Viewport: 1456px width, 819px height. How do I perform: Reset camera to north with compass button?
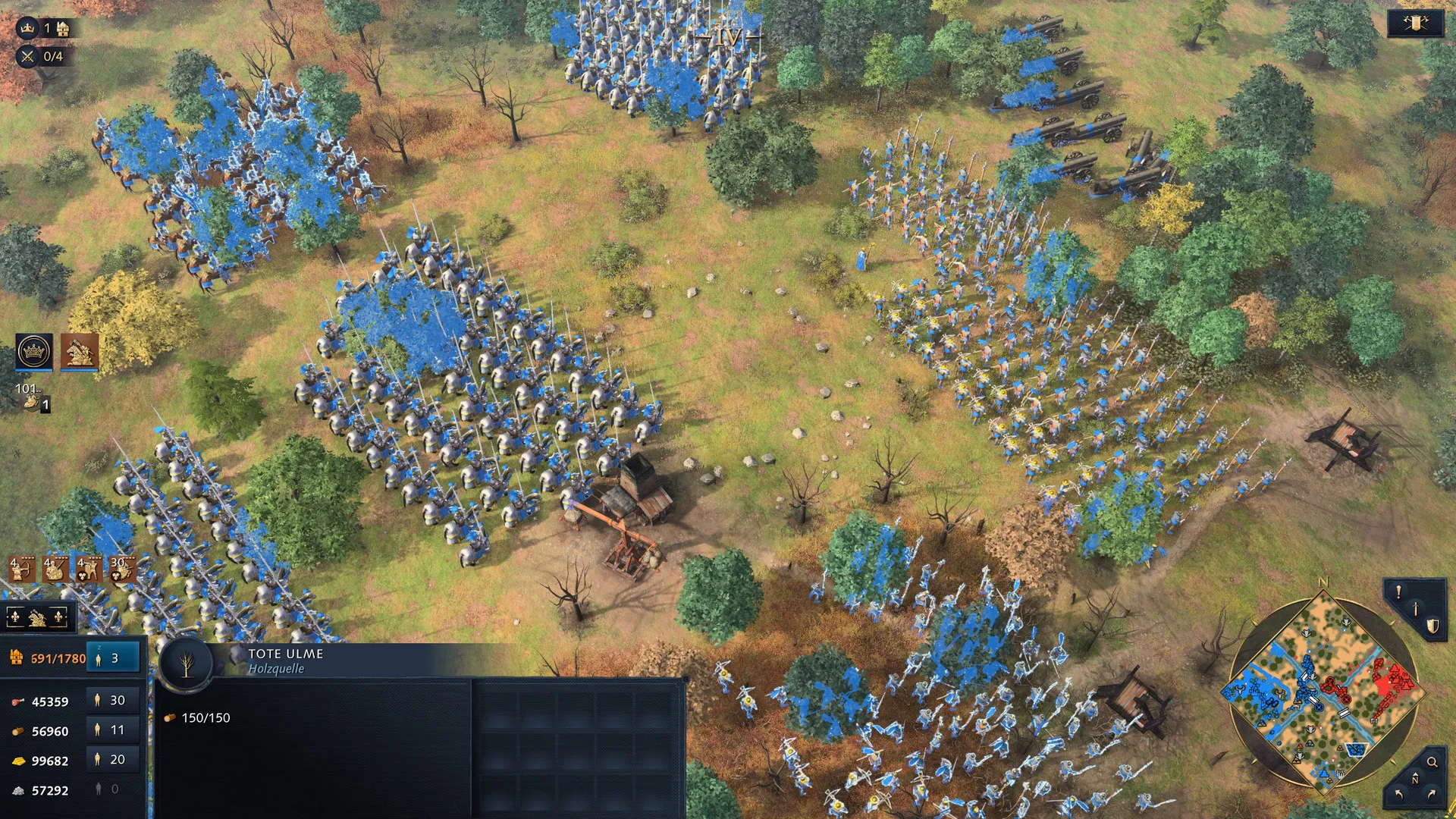pyautogui.click(x=1415, y=780)
